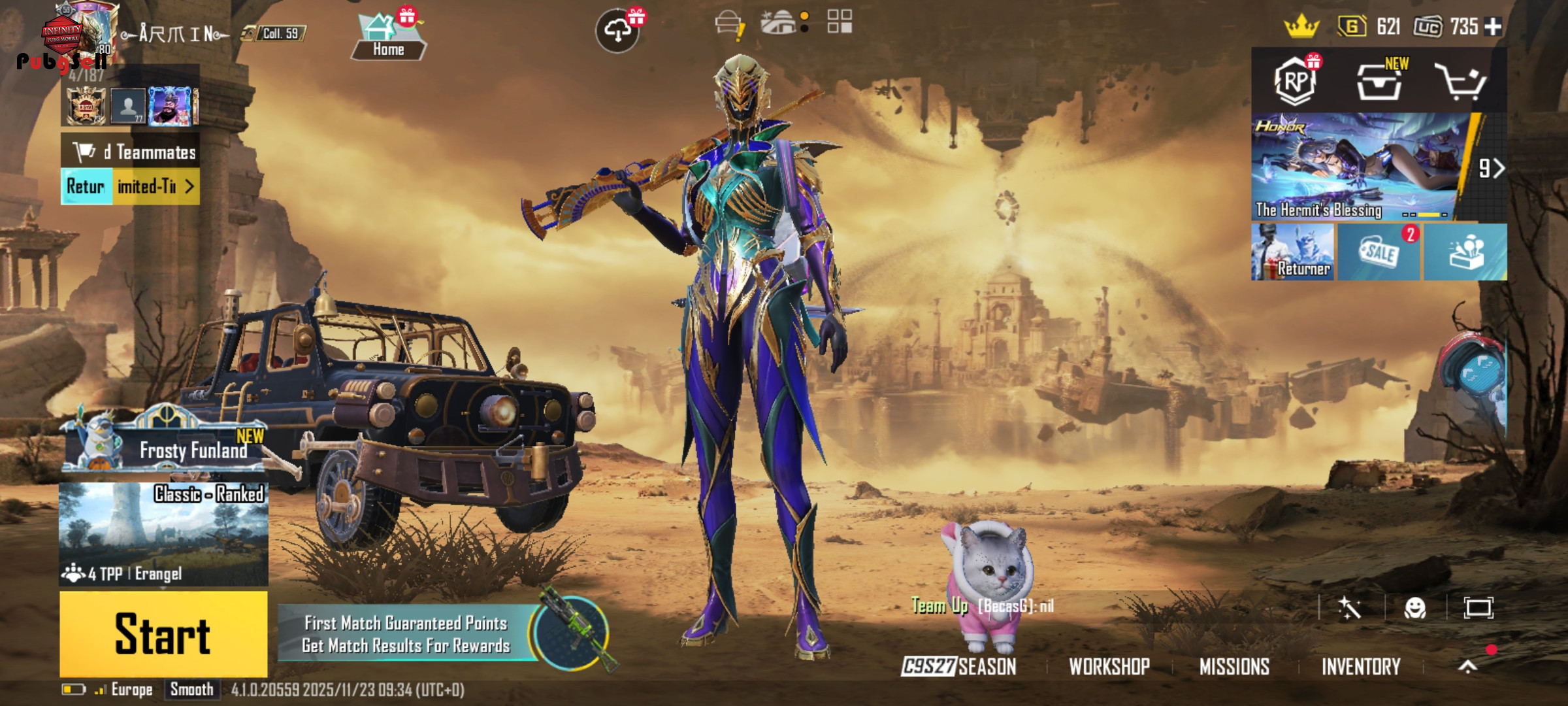The image size is (1568, 706).
Task: Tap the yellow Start button
Action: point(163,634)
